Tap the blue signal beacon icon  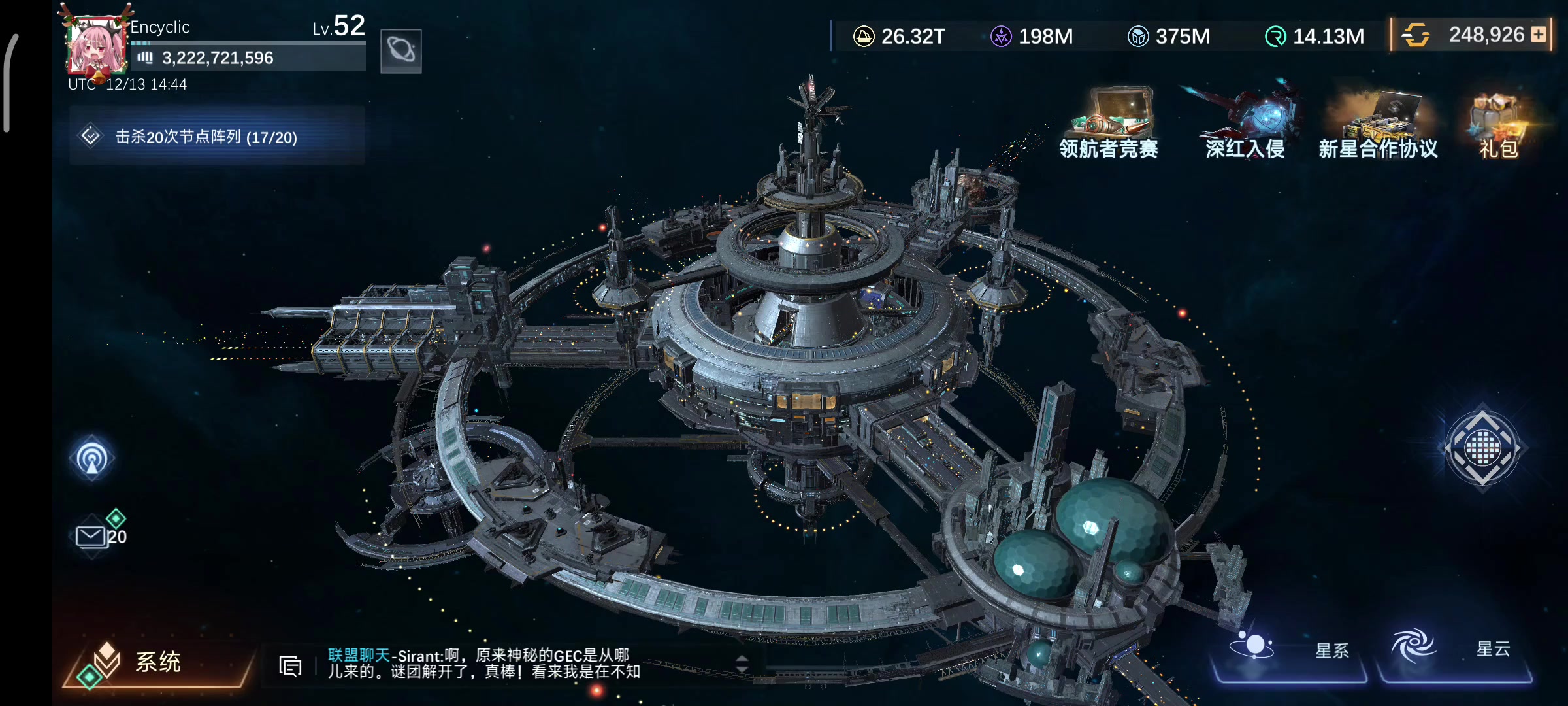92,458
